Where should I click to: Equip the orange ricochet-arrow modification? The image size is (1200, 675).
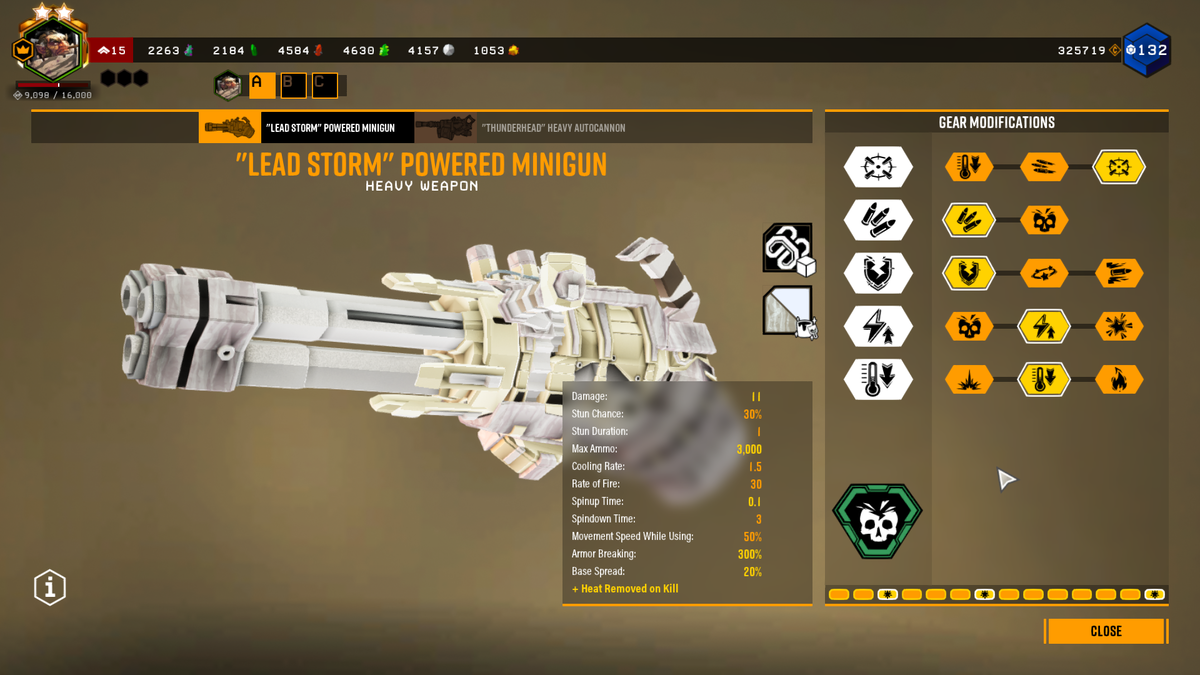pyautogui.click(x=1044, y=273)
